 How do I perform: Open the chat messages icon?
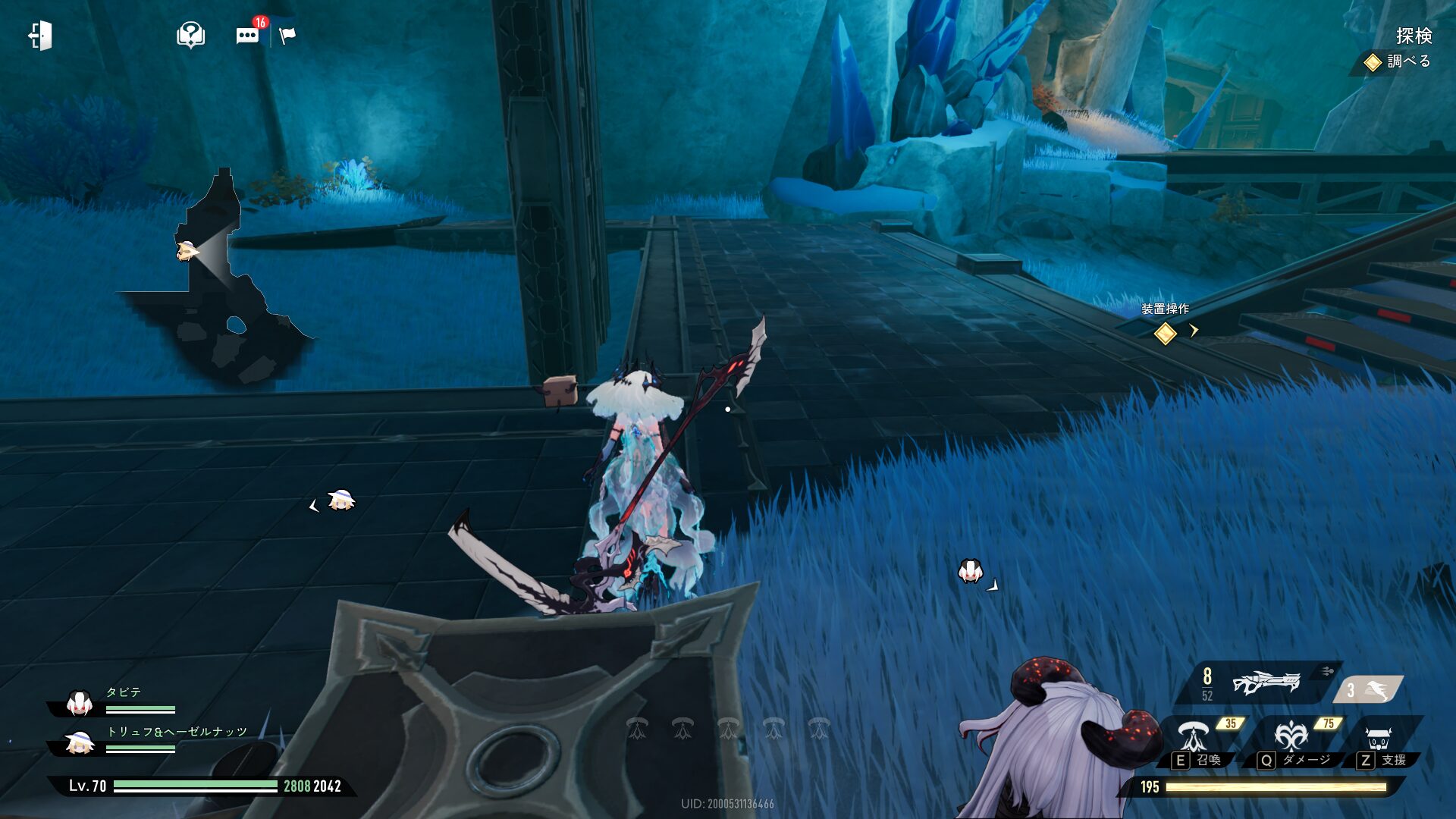tap(247, 36)
